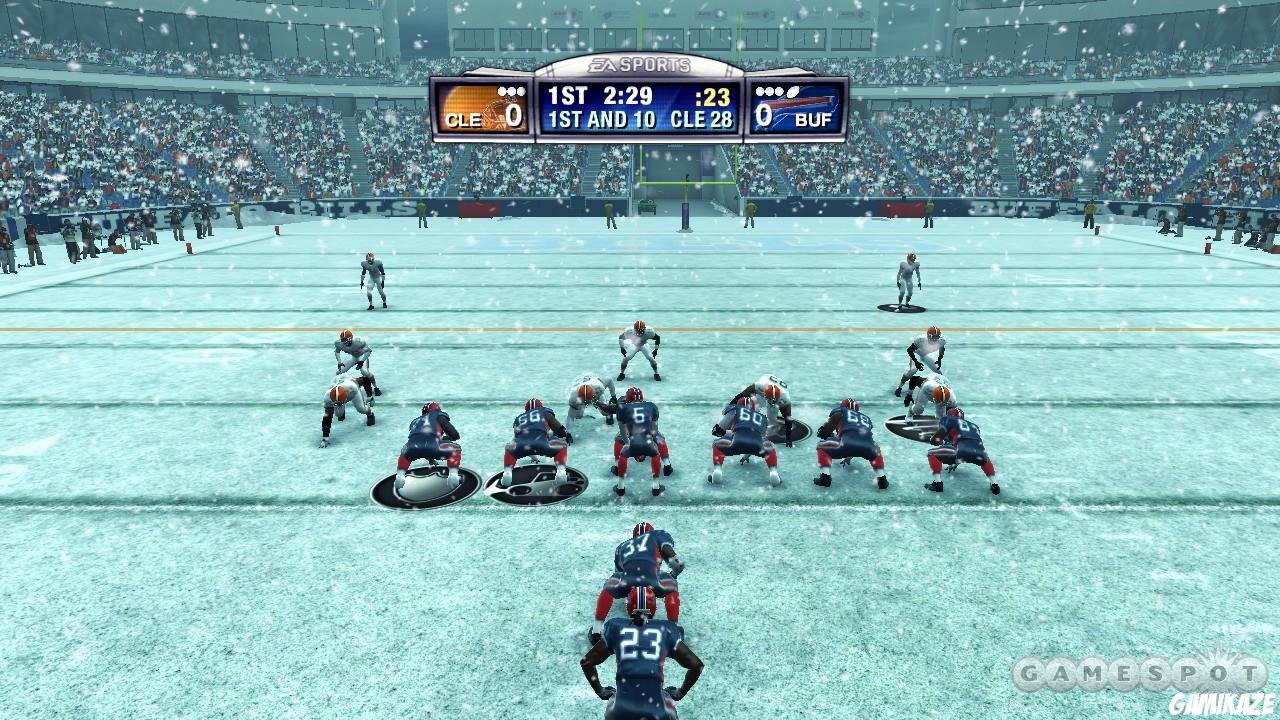Open the scoreboard center panel

point(639,108)
